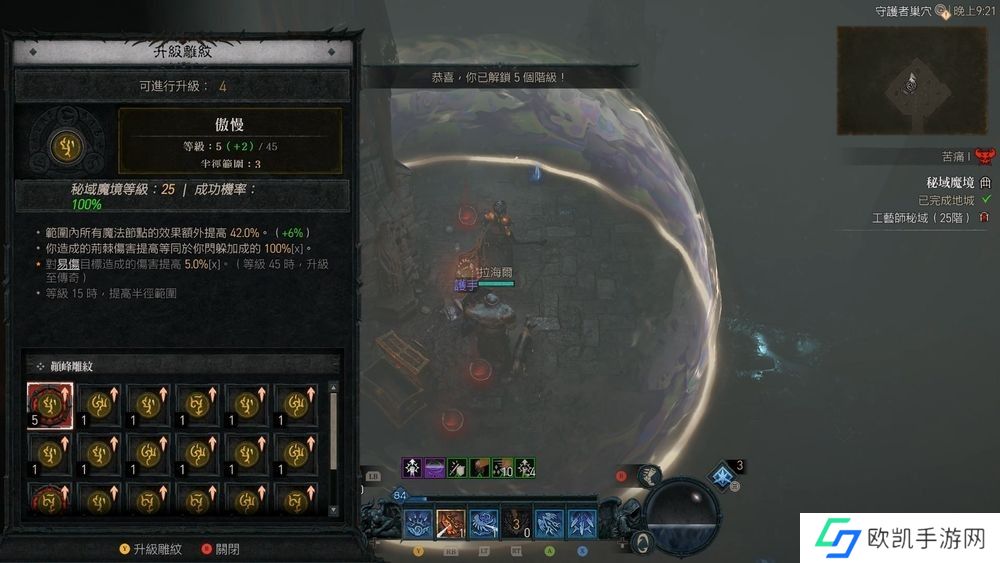
Task: Inspect the green buff icon showing 4
Action: click(x=525, y=467)
